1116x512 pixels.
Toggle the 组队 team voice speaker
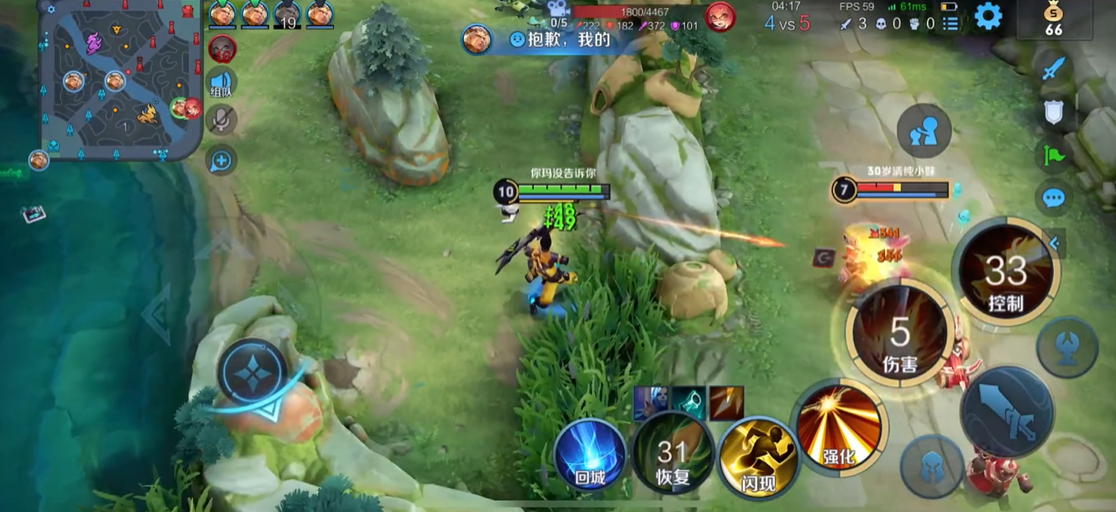click(x=221, y=84)
